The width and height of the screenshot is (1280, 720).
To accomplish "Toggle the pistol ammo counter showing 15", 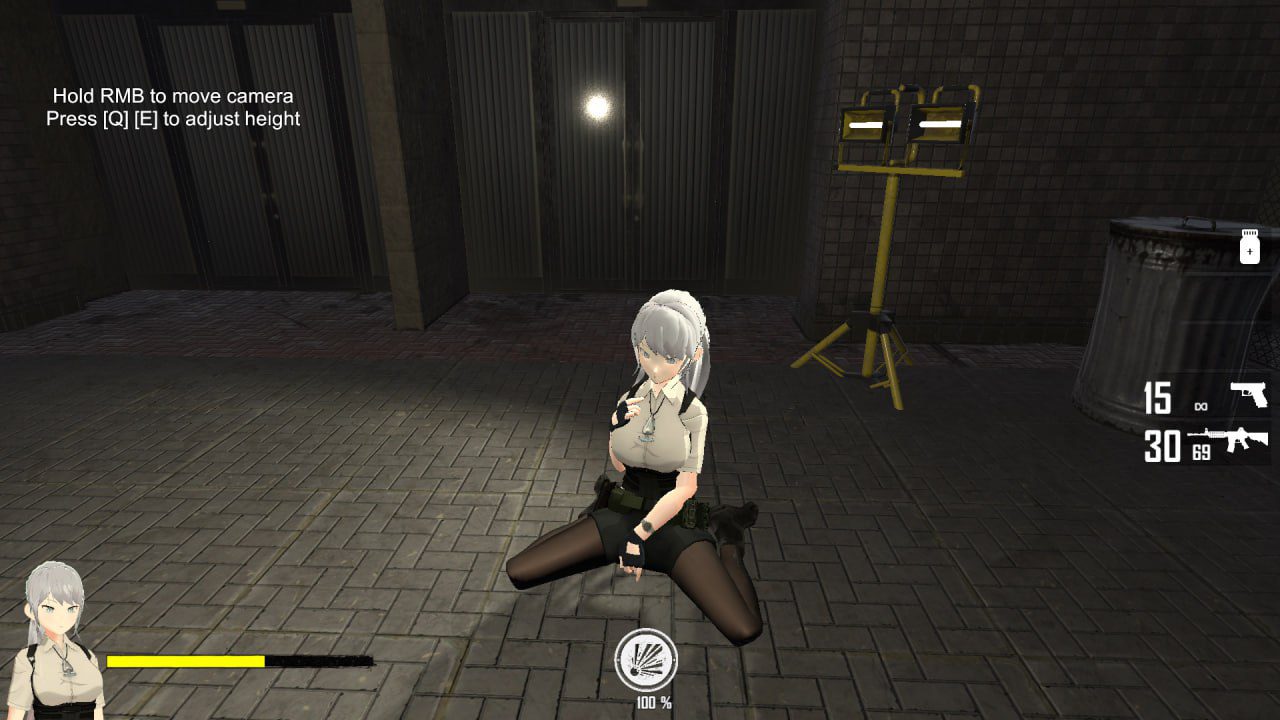I will click(x=1157, y=398).
